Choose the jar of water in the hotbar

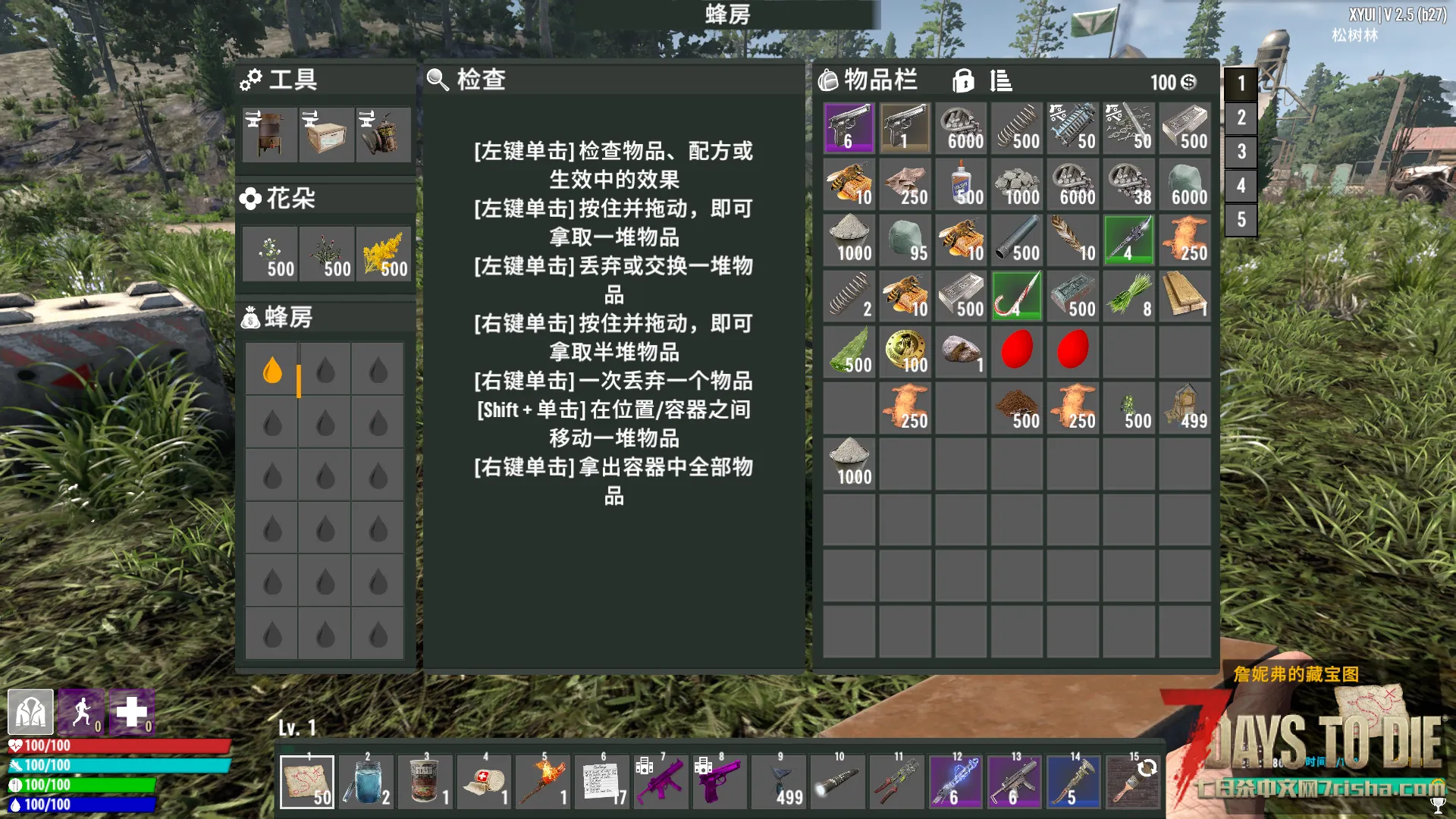click(x=366, y=782)
